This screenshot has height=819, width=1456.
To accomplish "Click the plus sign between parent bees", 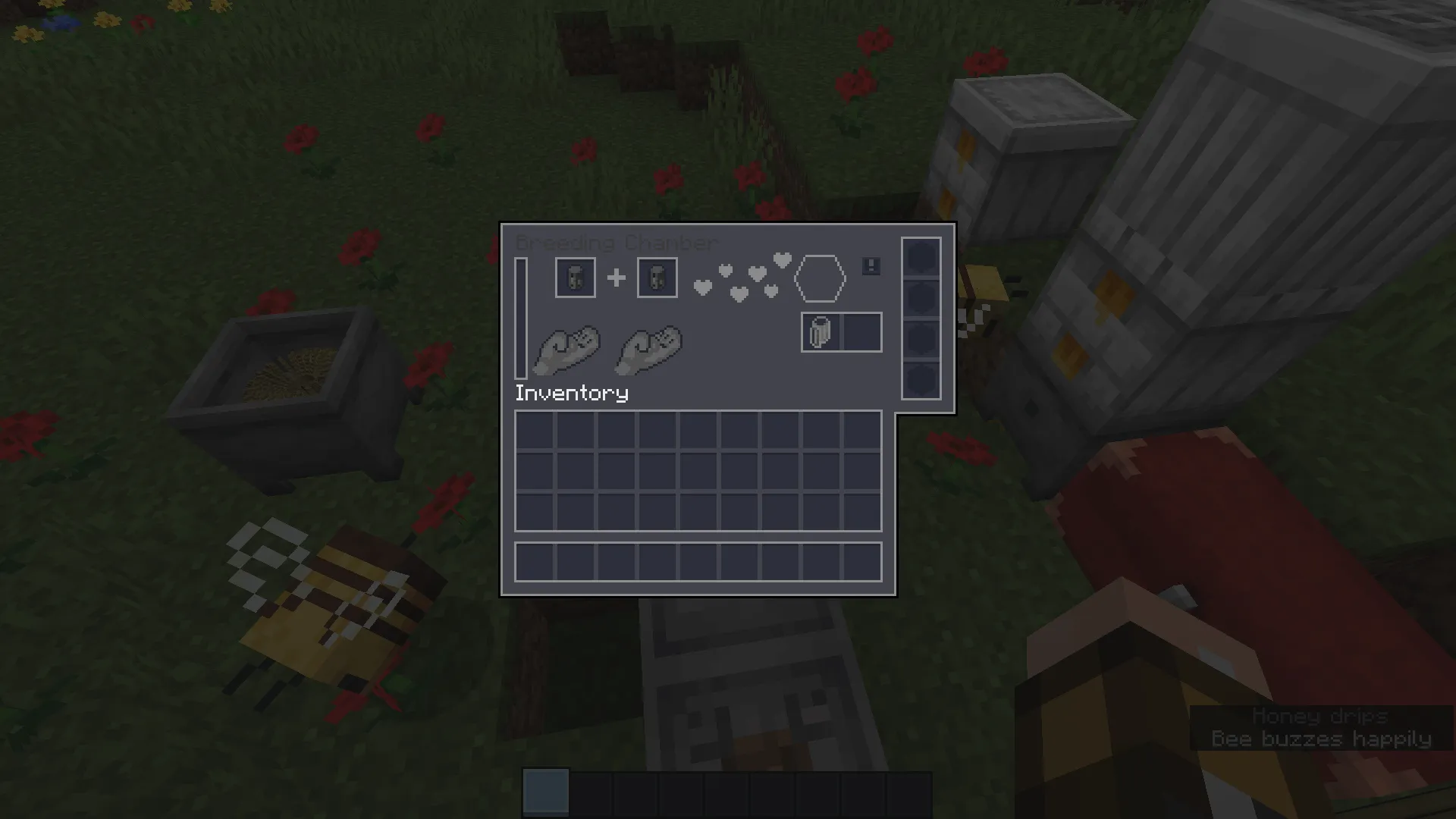I will [615, 277].
